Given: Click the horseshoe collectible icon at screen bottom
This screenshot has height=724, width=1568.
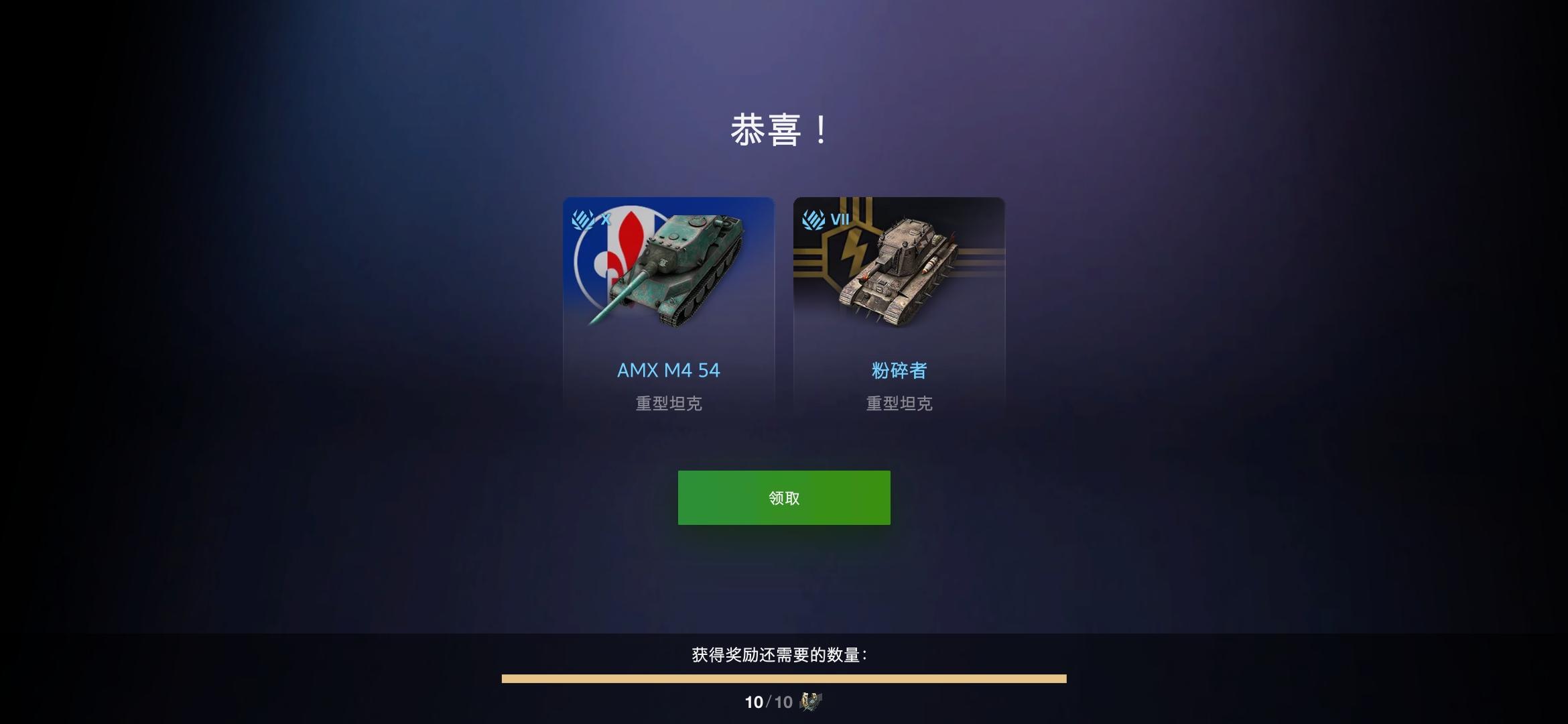Looking at the screenshot, I should point(811,702).
